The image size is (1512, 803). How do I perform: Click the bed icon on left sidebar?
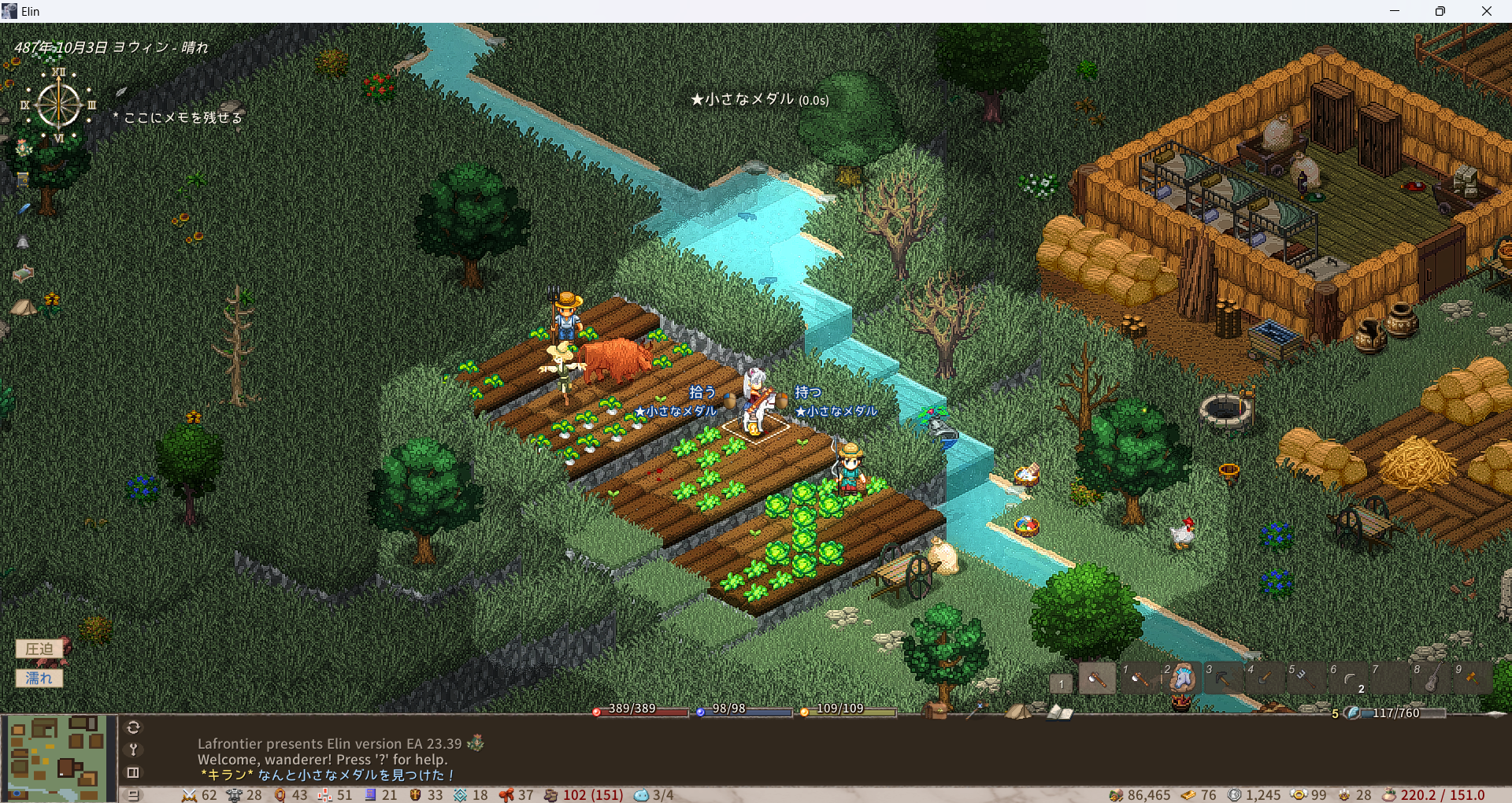tap(23, 273)
